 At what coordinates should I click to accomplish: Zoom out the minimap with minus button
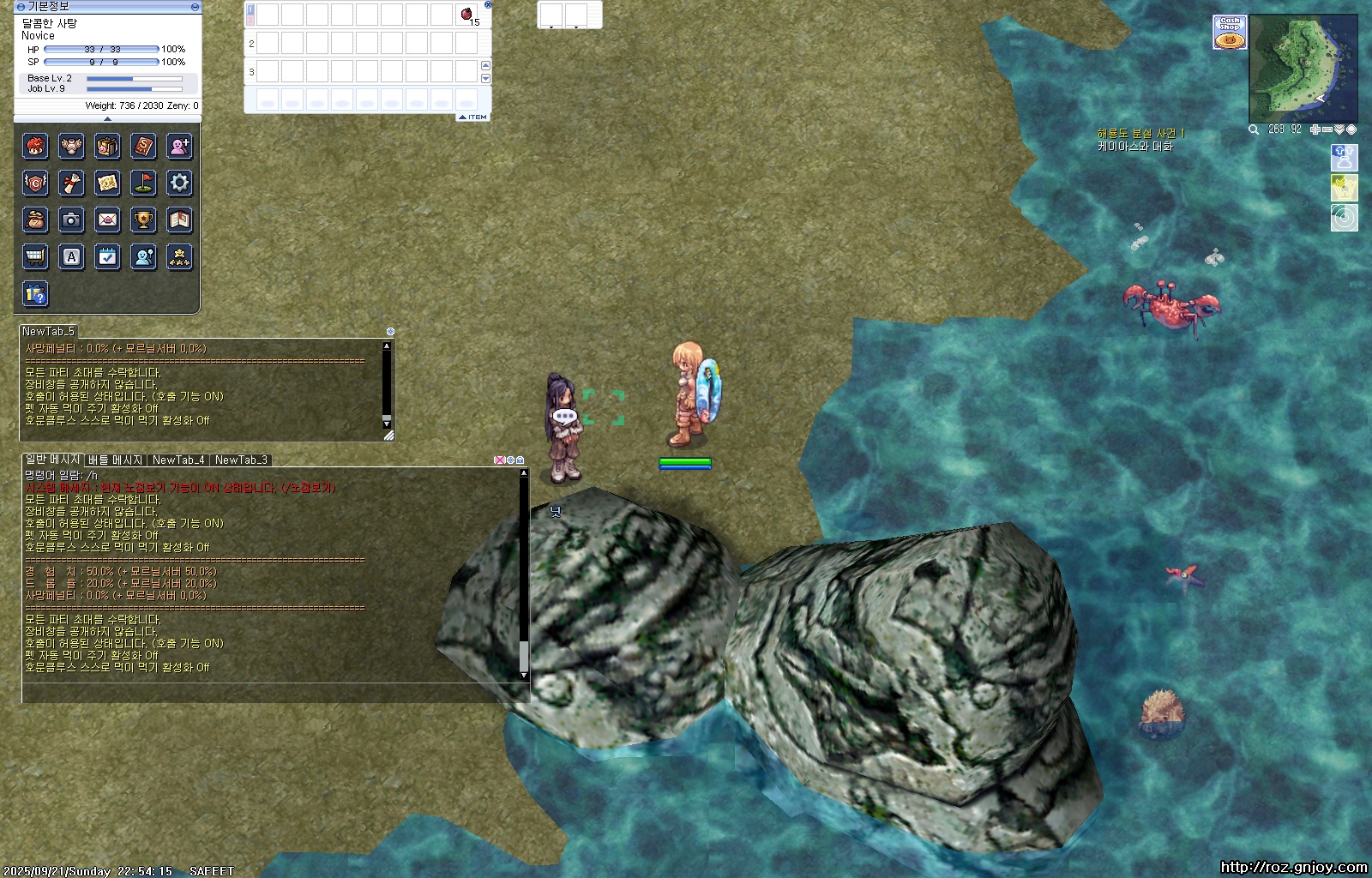coord(1327,129)
